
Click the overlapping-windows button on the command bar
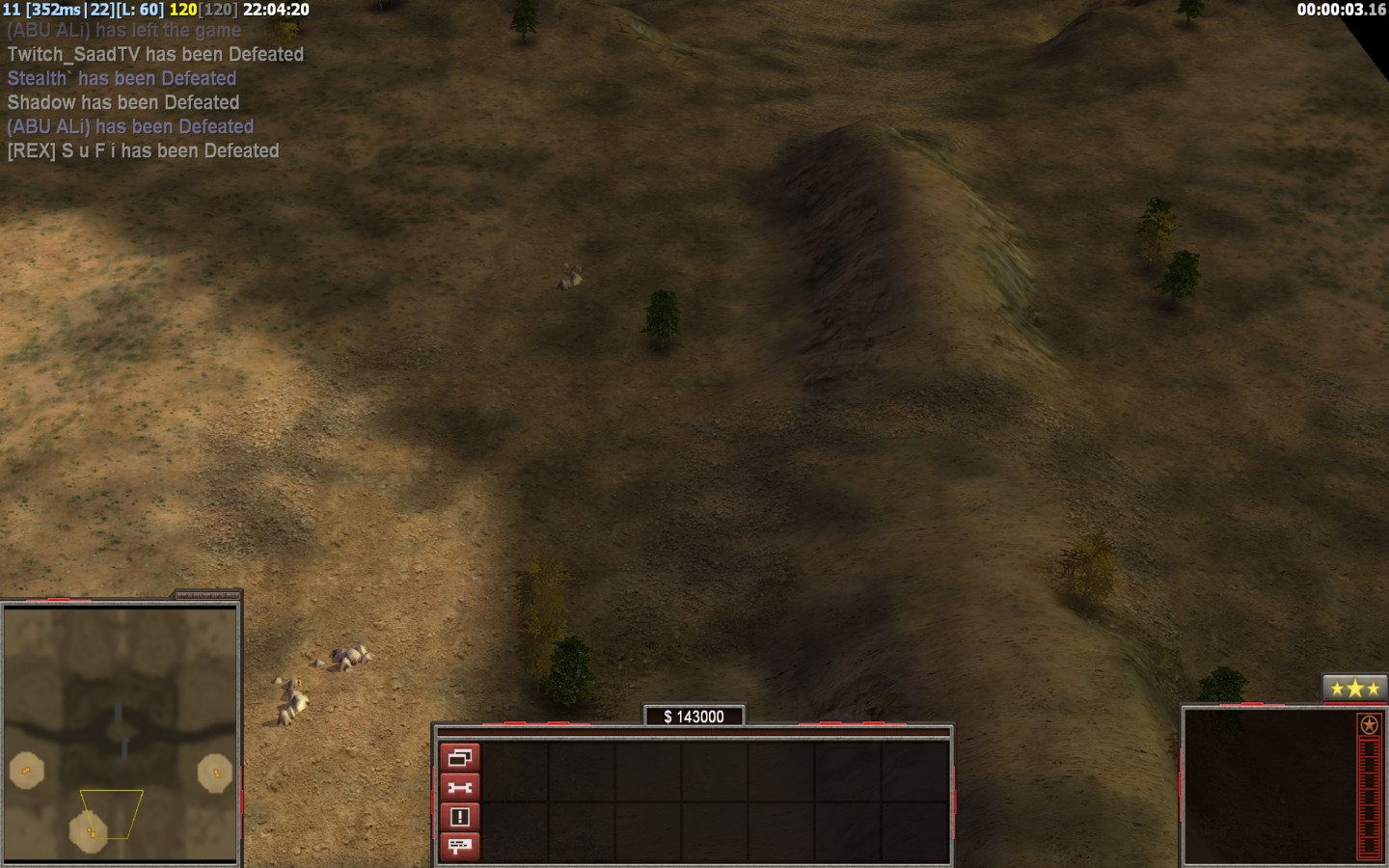click(459, 757)
